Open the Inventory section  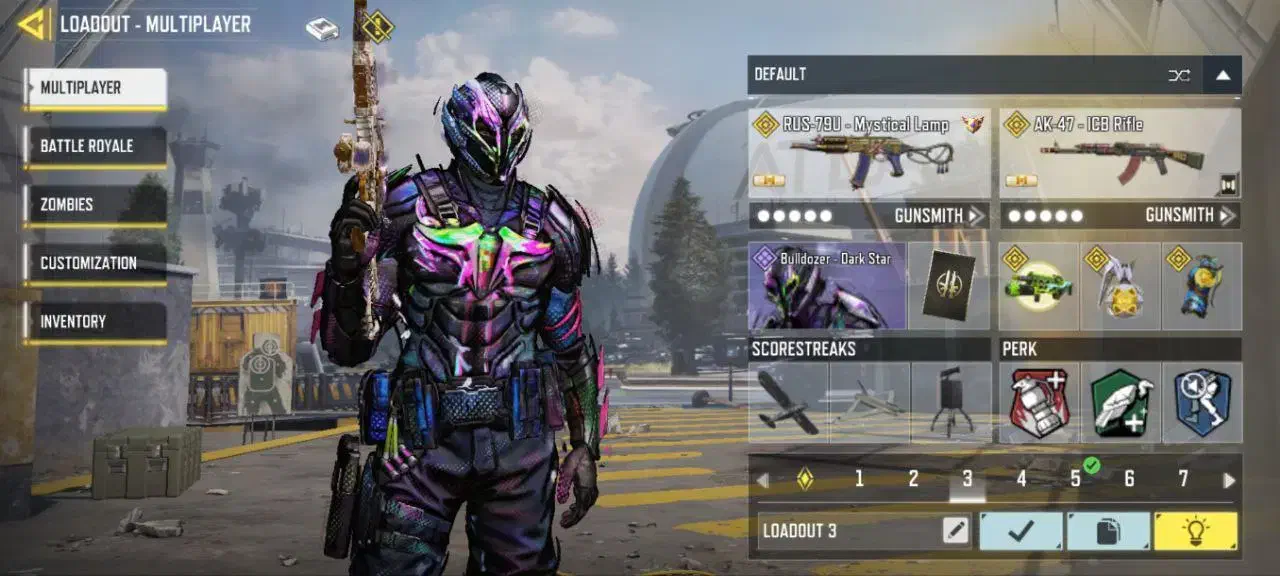click(x=95, y=322)
